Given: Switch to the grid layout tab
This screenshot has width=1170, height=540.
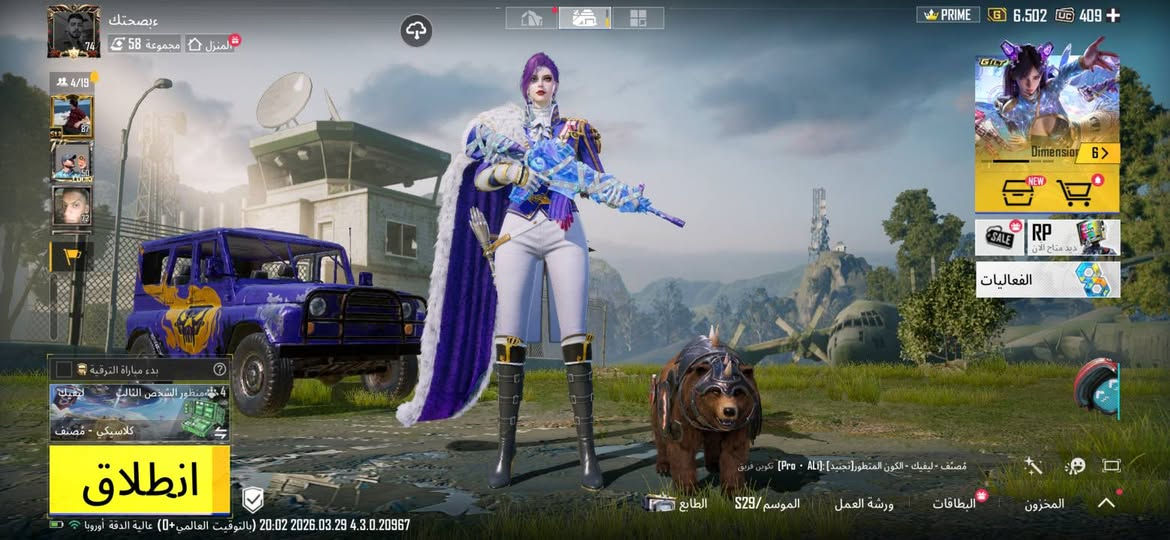Looking at the screenshot, I should tap(637, 17).
